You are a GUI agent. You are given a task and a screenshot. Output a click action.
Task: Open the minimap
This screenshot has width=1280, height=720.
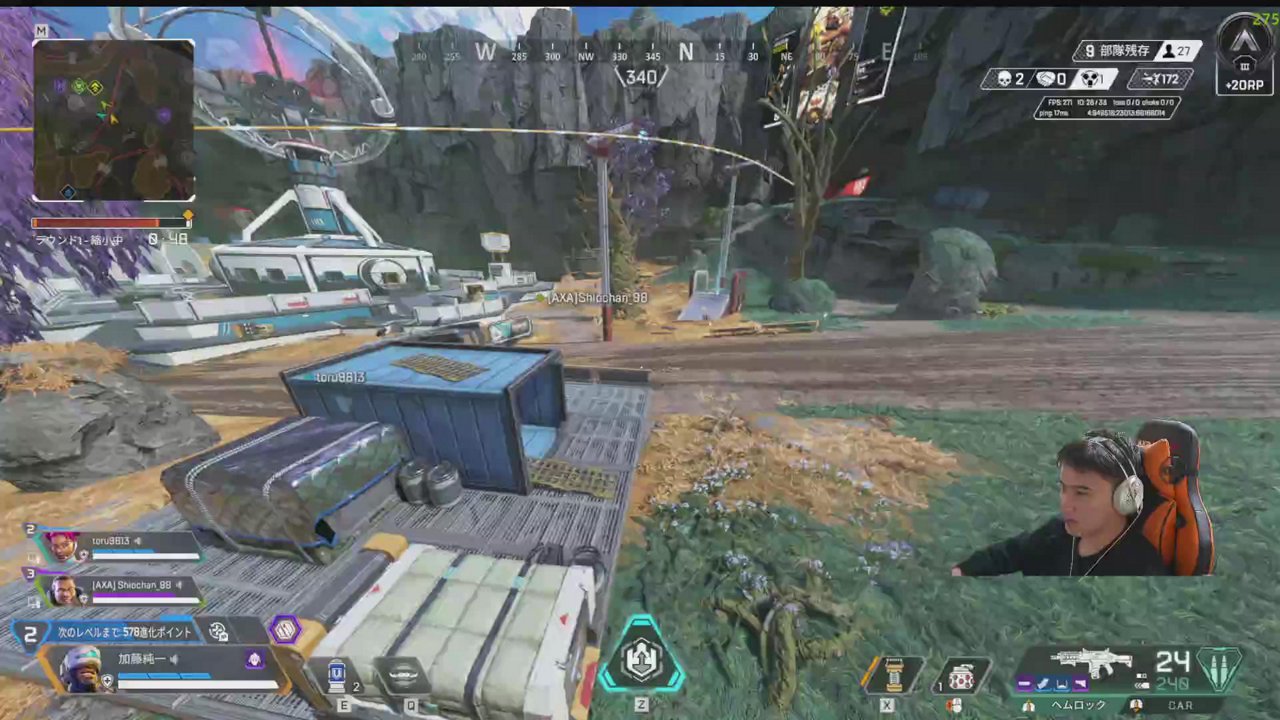pyautogui.click(x=113, y=120)
